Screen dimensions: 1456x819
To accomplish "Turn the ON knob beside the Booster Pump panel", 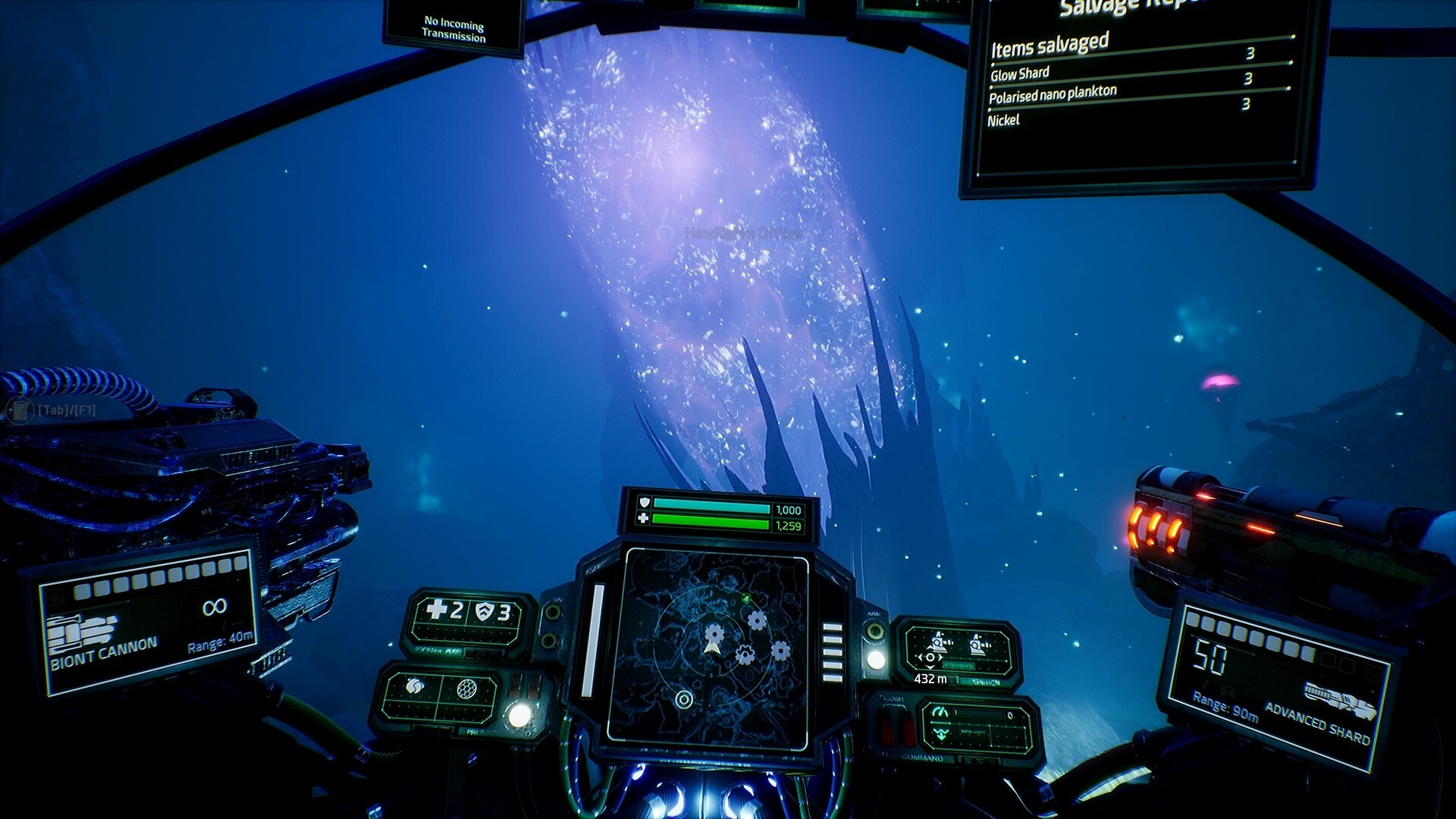I will coord(553,613).
